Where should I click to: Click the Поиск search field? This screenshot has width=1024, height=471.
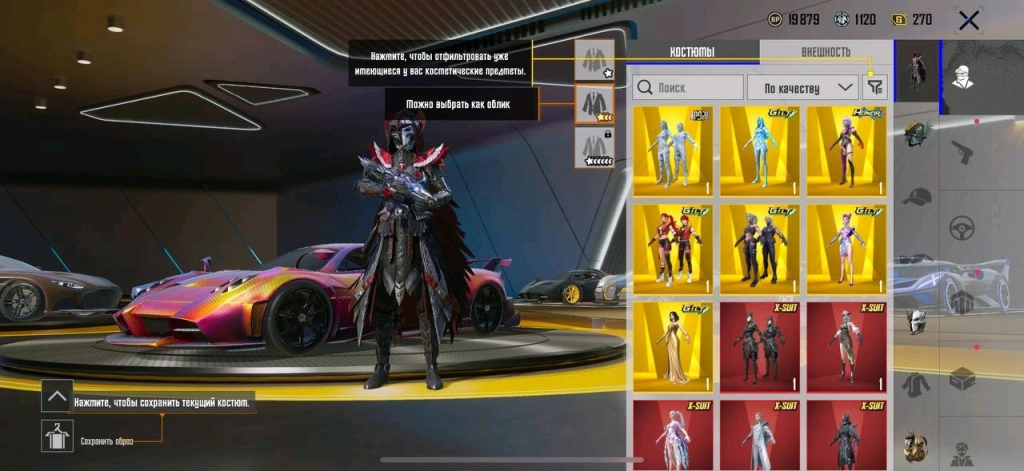click(x=689, y=87)
